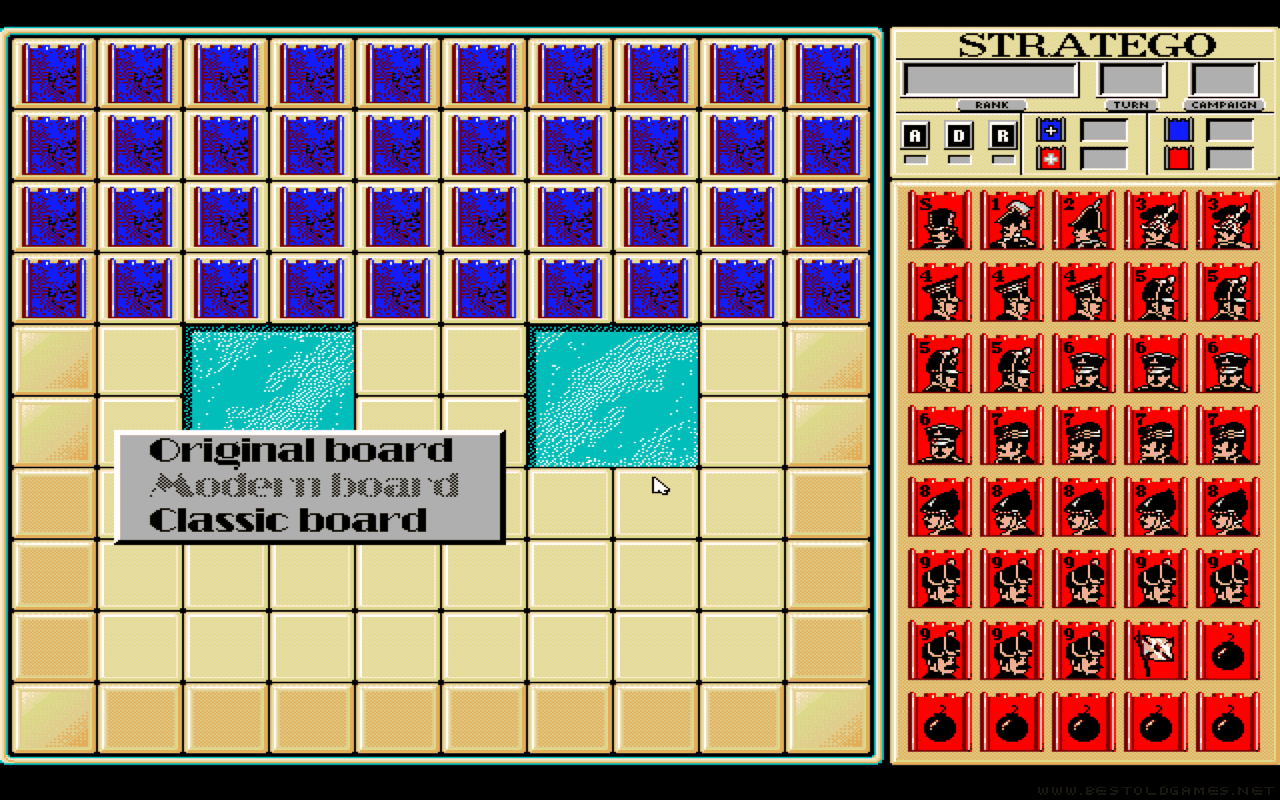Select the Spy piece from the red tray
The image size is (1280, 800).
(x=940, y=220)
